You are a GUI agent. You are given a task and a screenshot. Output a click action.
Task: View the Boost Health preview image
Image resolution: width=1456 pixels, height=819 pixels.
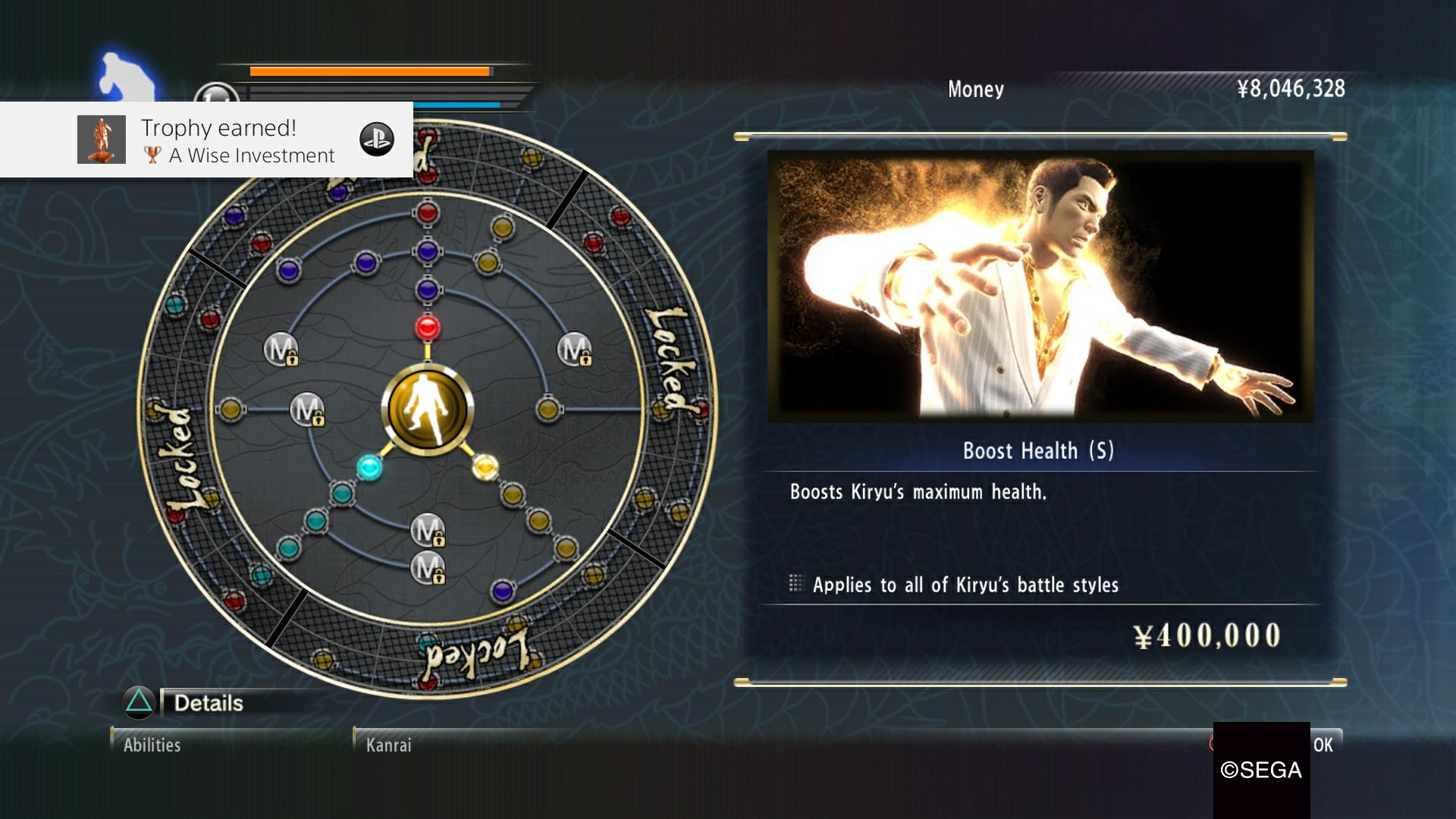coord(1040,287)
